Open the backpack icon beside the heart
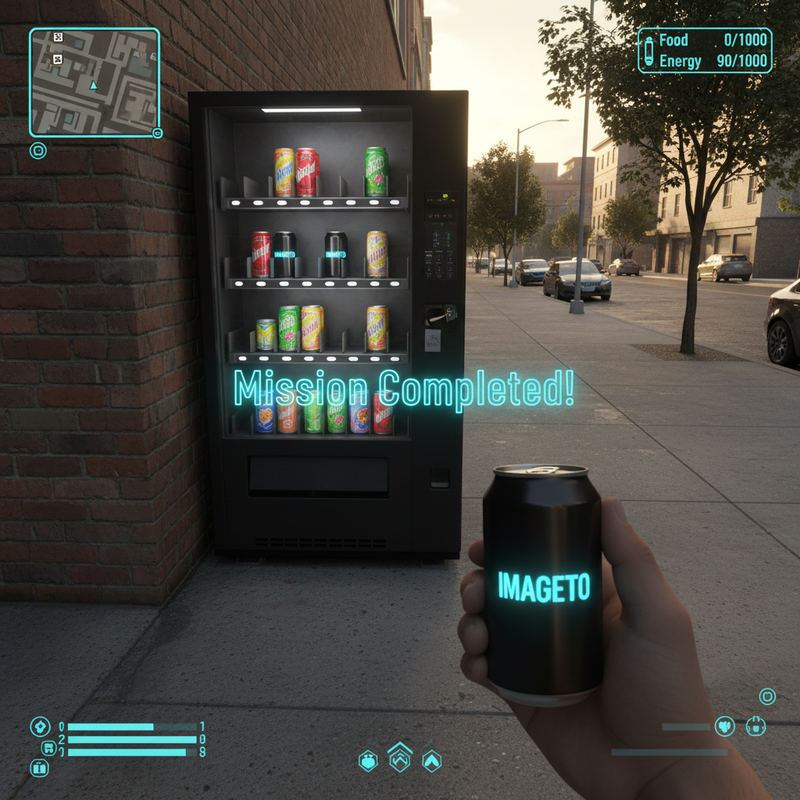800x800 pixels. tap(756, 725)
